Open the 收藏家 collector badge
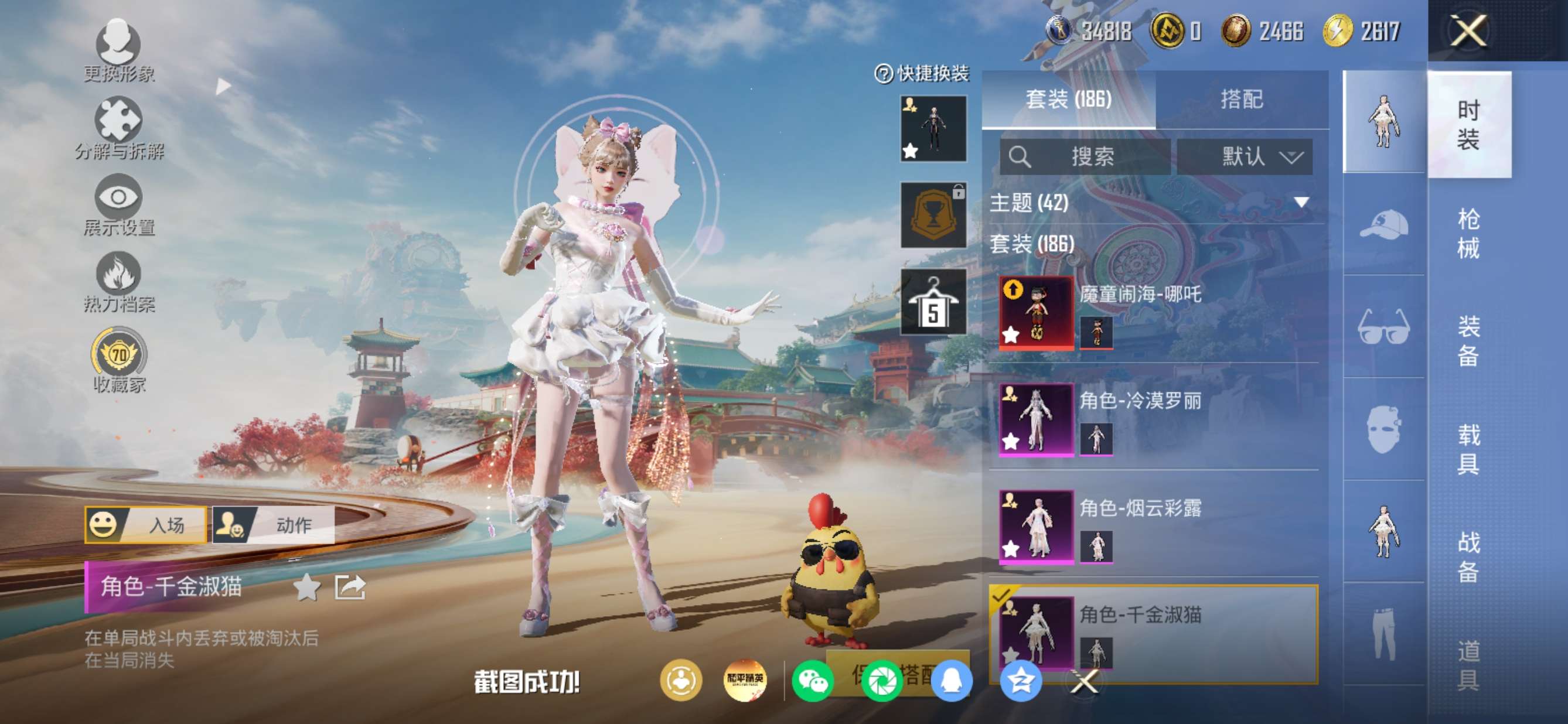1568x724 pixels. (119, 360)
